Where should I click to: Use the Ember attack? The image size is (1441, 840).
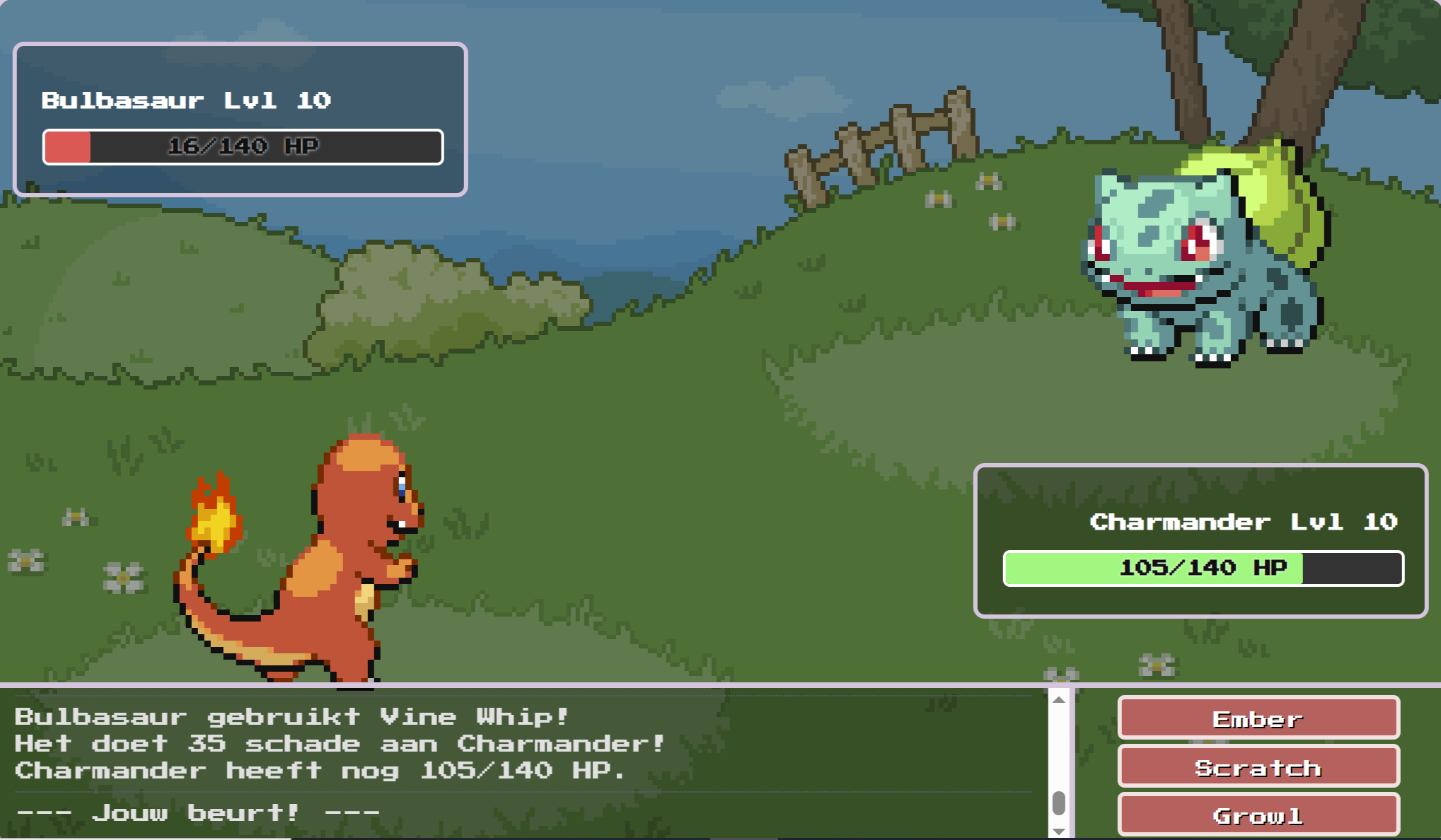(1258, 718)
